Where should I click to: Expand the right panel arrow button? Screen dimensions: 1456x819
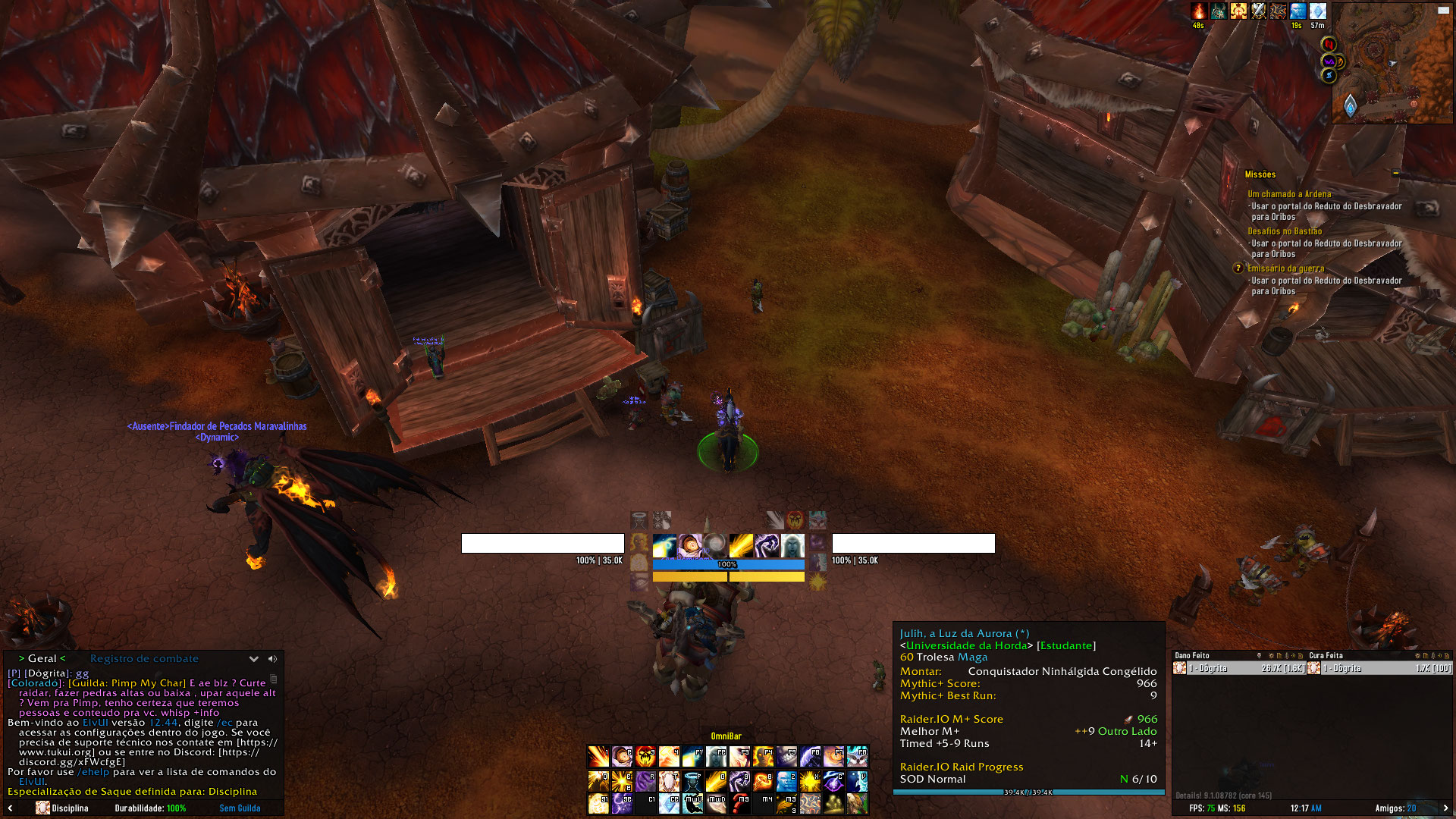(1445, 808)
